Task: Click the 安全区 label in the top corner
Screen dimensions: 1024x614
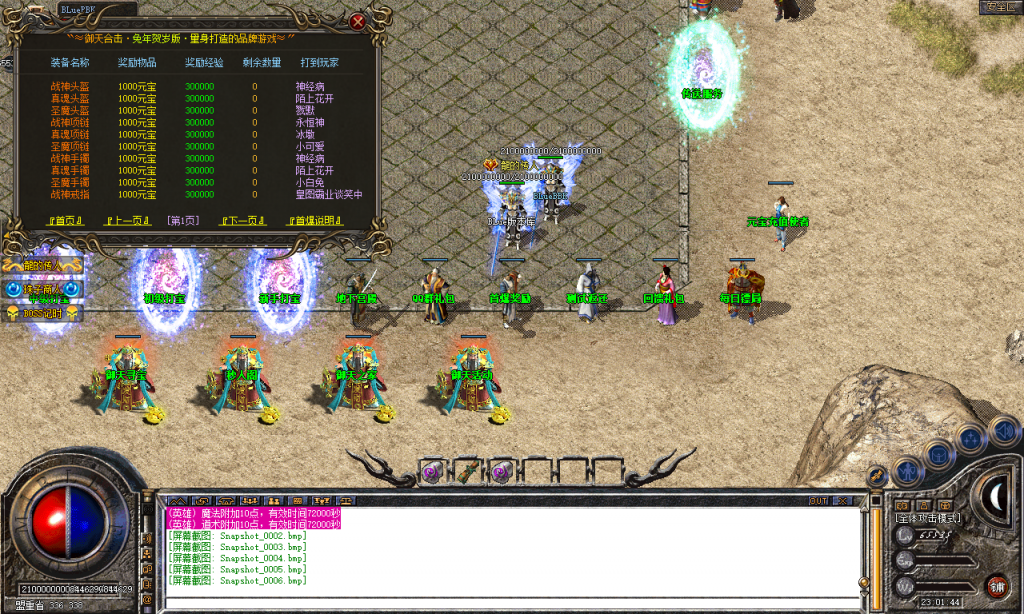Action: coord(999,7)
